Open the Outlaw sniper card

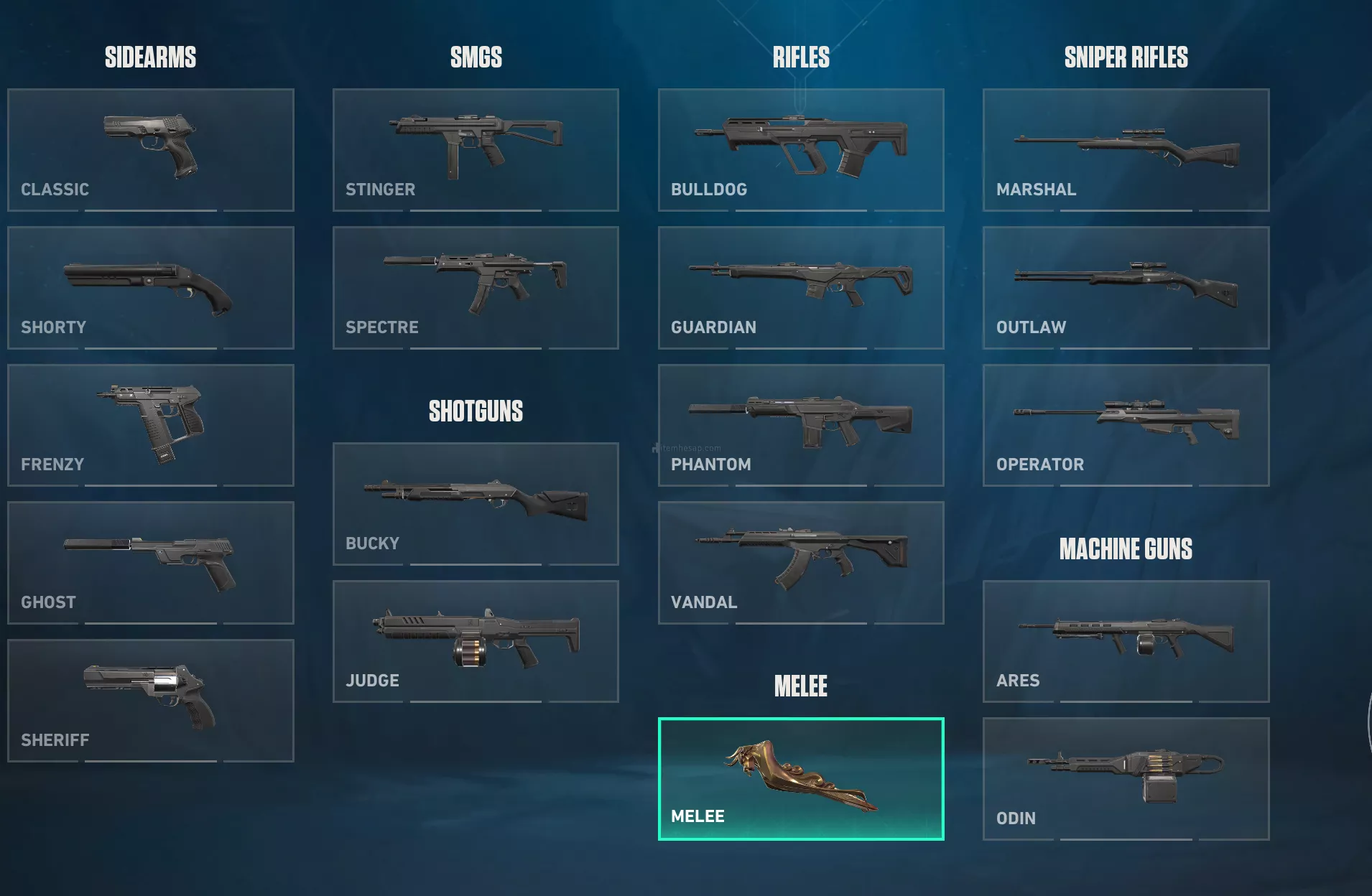point(1126,288)
